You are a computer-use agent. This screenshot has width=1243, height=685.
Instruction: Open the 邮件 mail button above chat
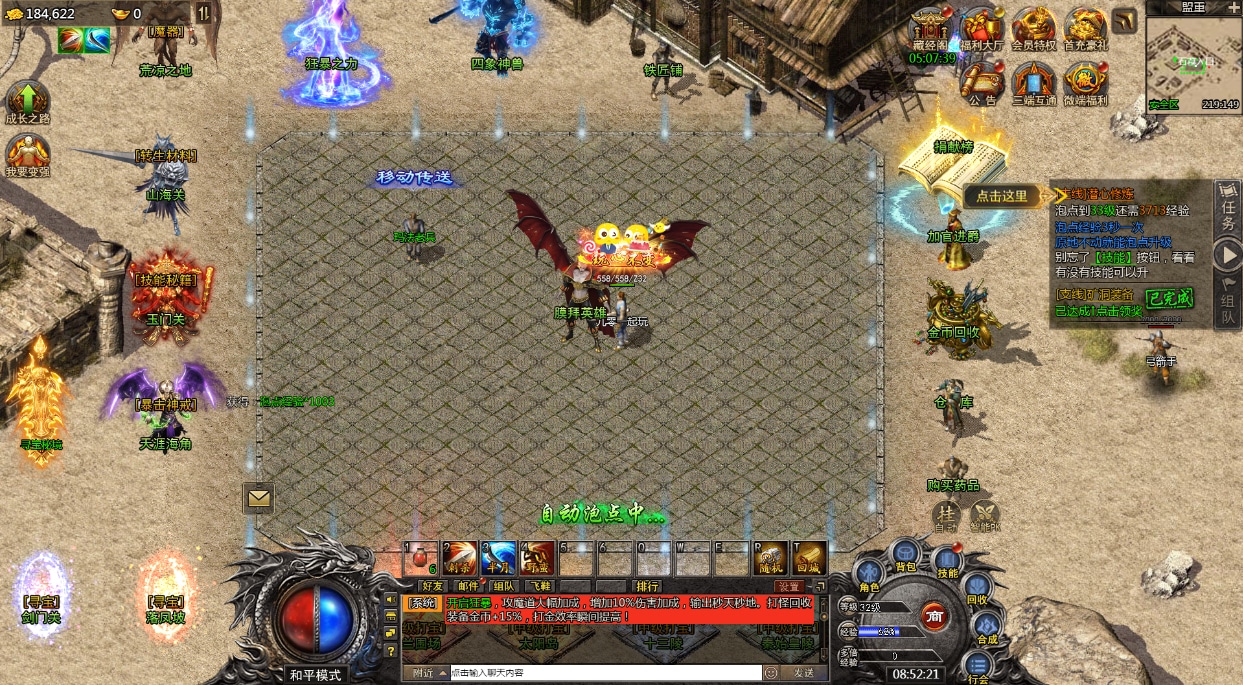[x=467, y=586]
